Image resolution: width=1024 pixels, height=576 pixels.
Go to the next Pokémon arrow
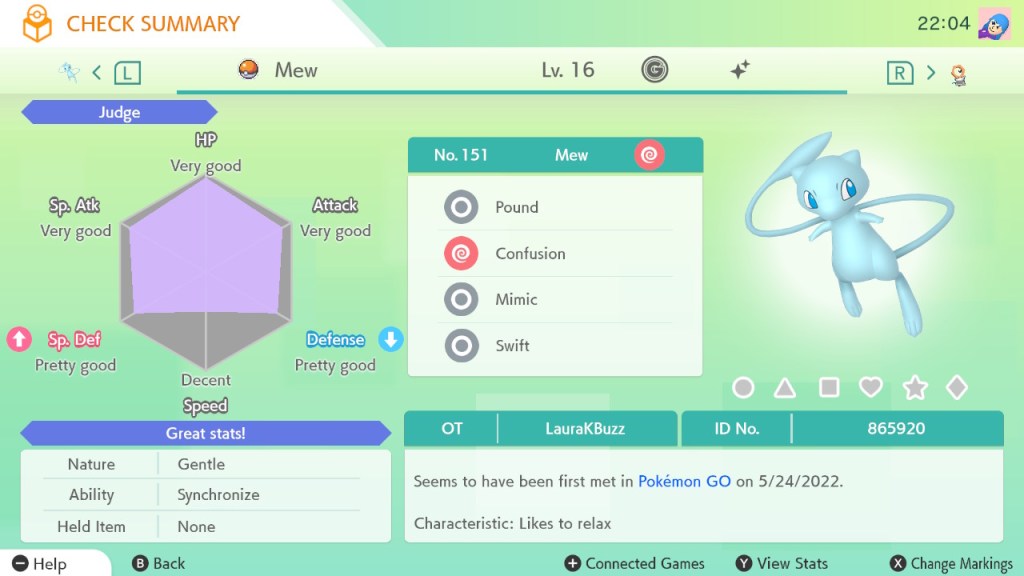pyautogui.click(x=930, y=72)
